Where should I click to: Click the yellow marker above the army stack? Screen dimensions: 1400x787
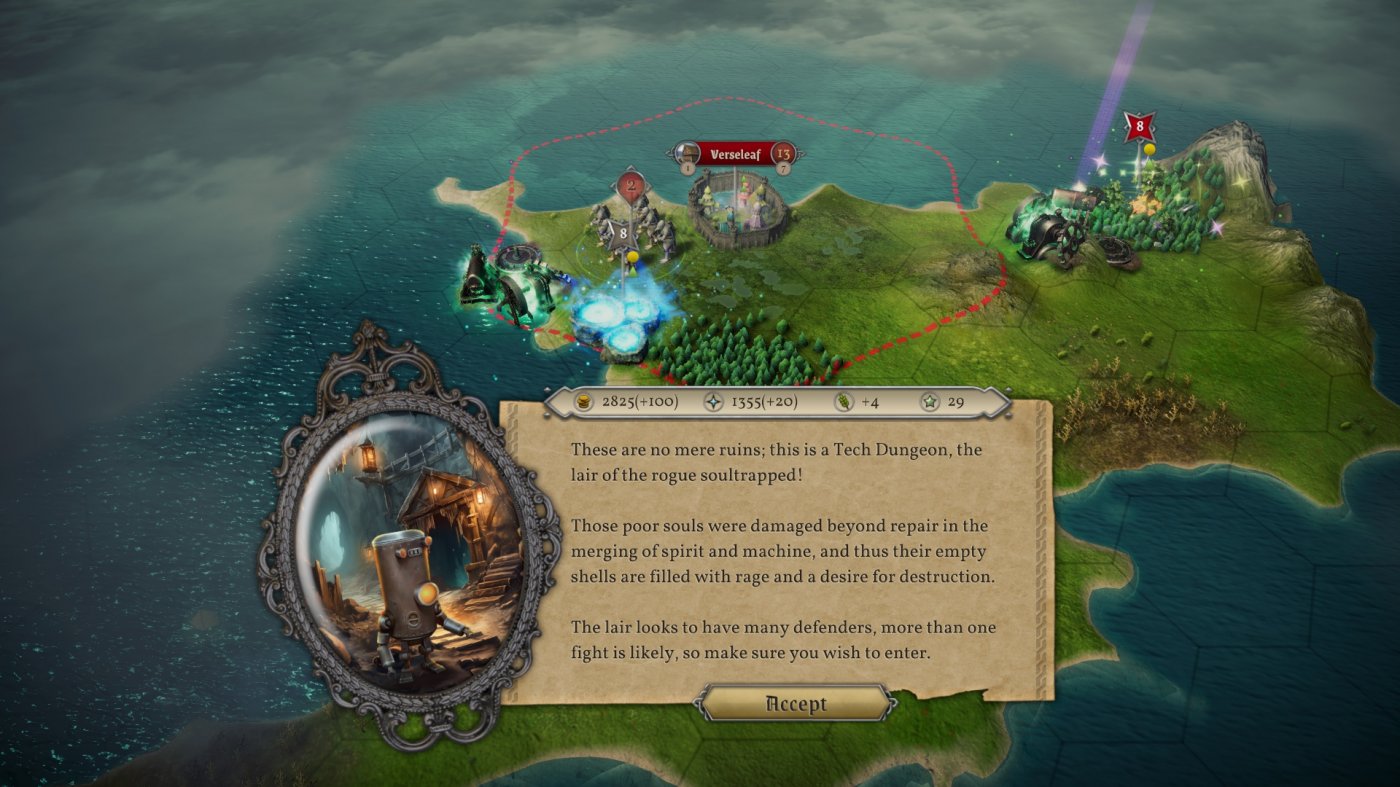click(634, 255)
